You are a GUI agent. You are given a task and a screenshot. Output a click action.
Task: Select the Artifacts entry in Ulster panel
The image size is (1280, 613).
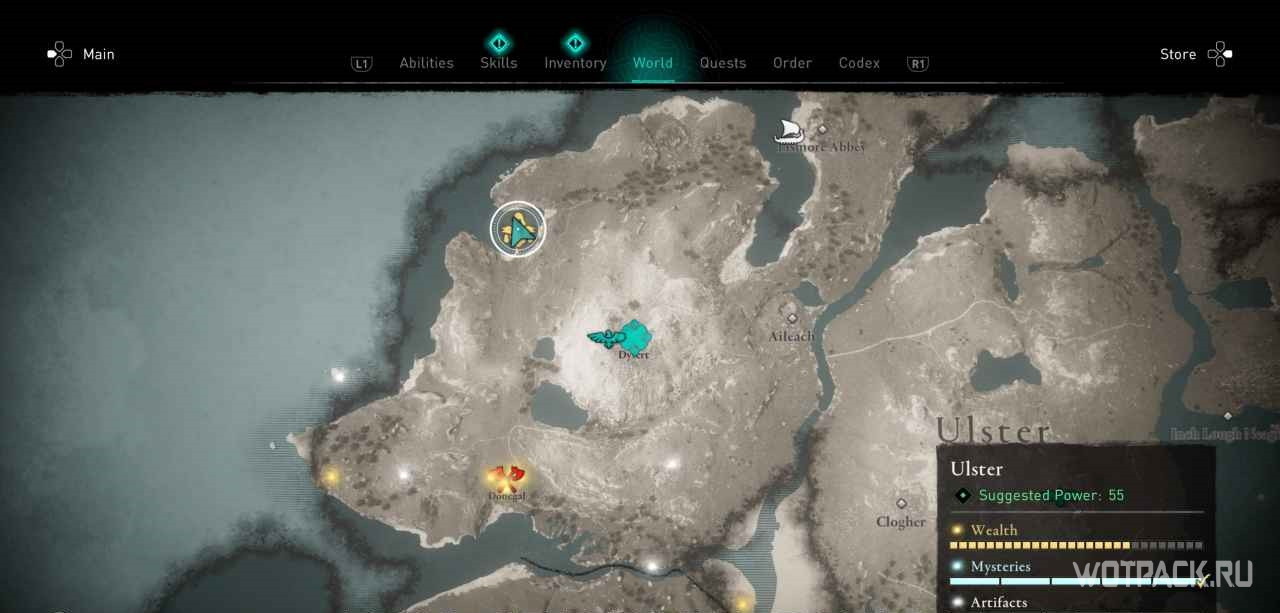(998, 602)
